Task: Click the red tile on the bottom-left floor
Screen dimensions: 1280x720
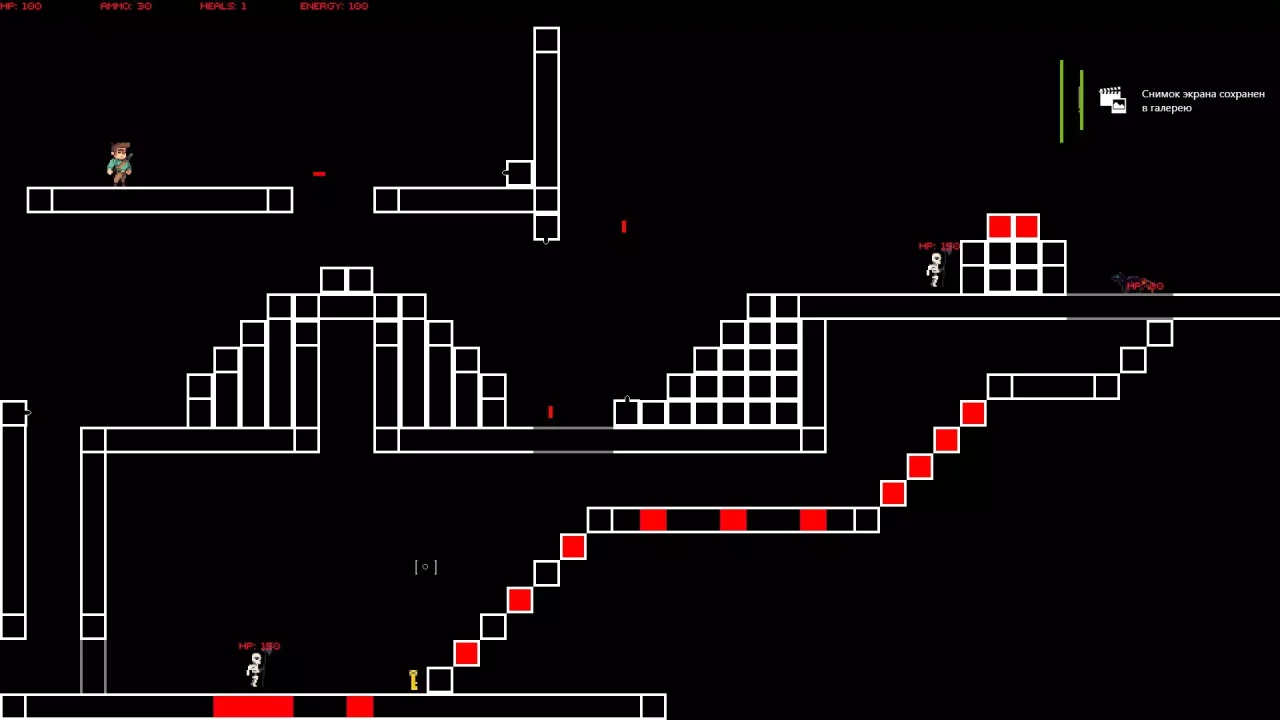Action: tap(253, 707)
